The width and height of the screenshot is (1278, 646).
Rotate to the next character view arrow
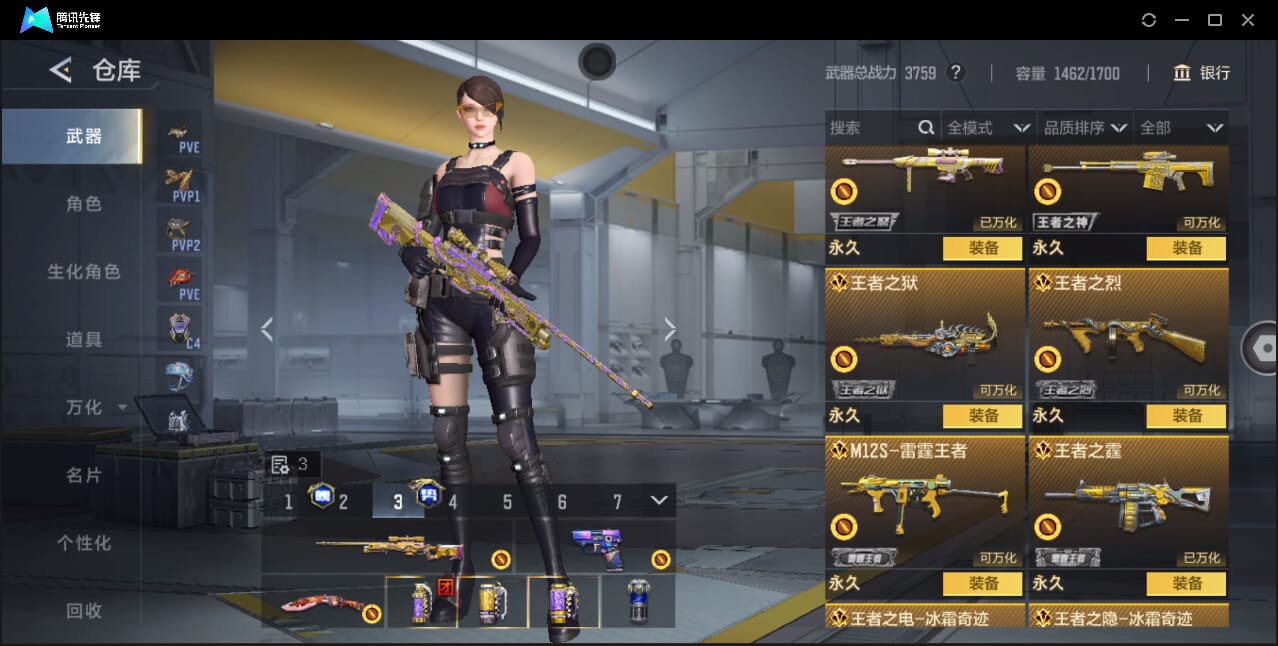[x=670, y=329]
